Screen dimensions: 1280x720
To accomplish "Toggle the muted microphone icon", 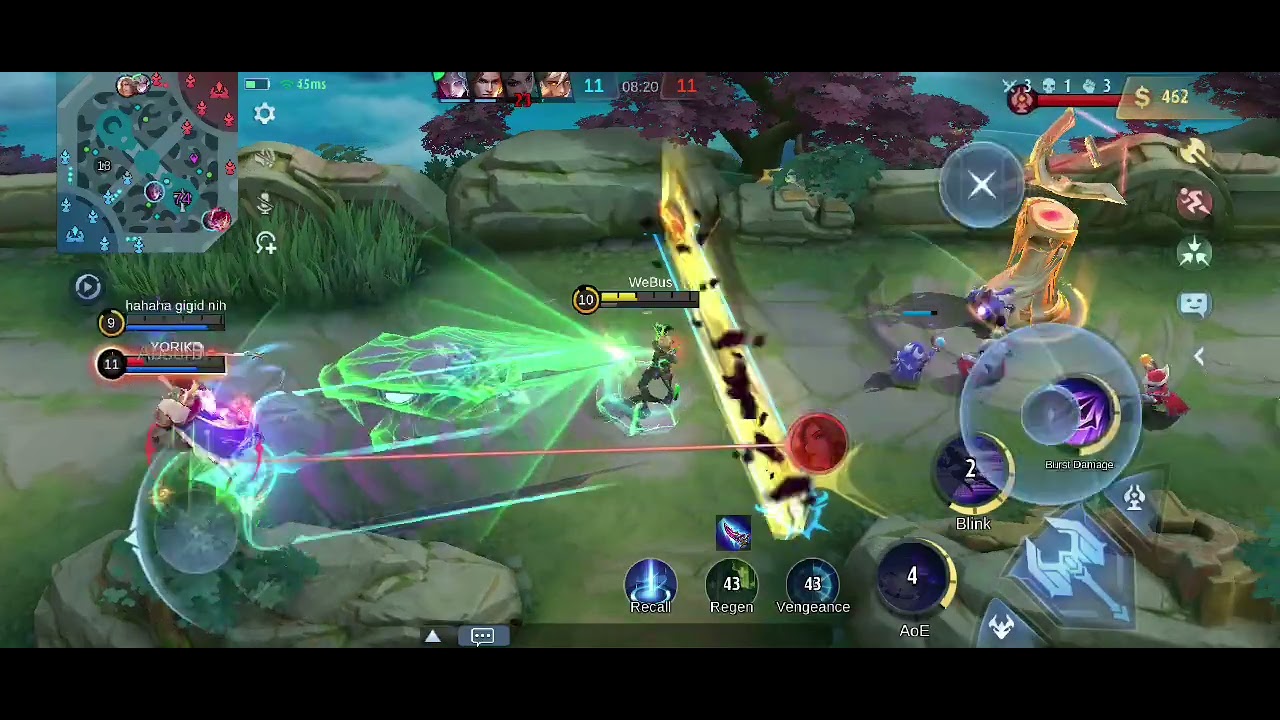I will (264, 203).
